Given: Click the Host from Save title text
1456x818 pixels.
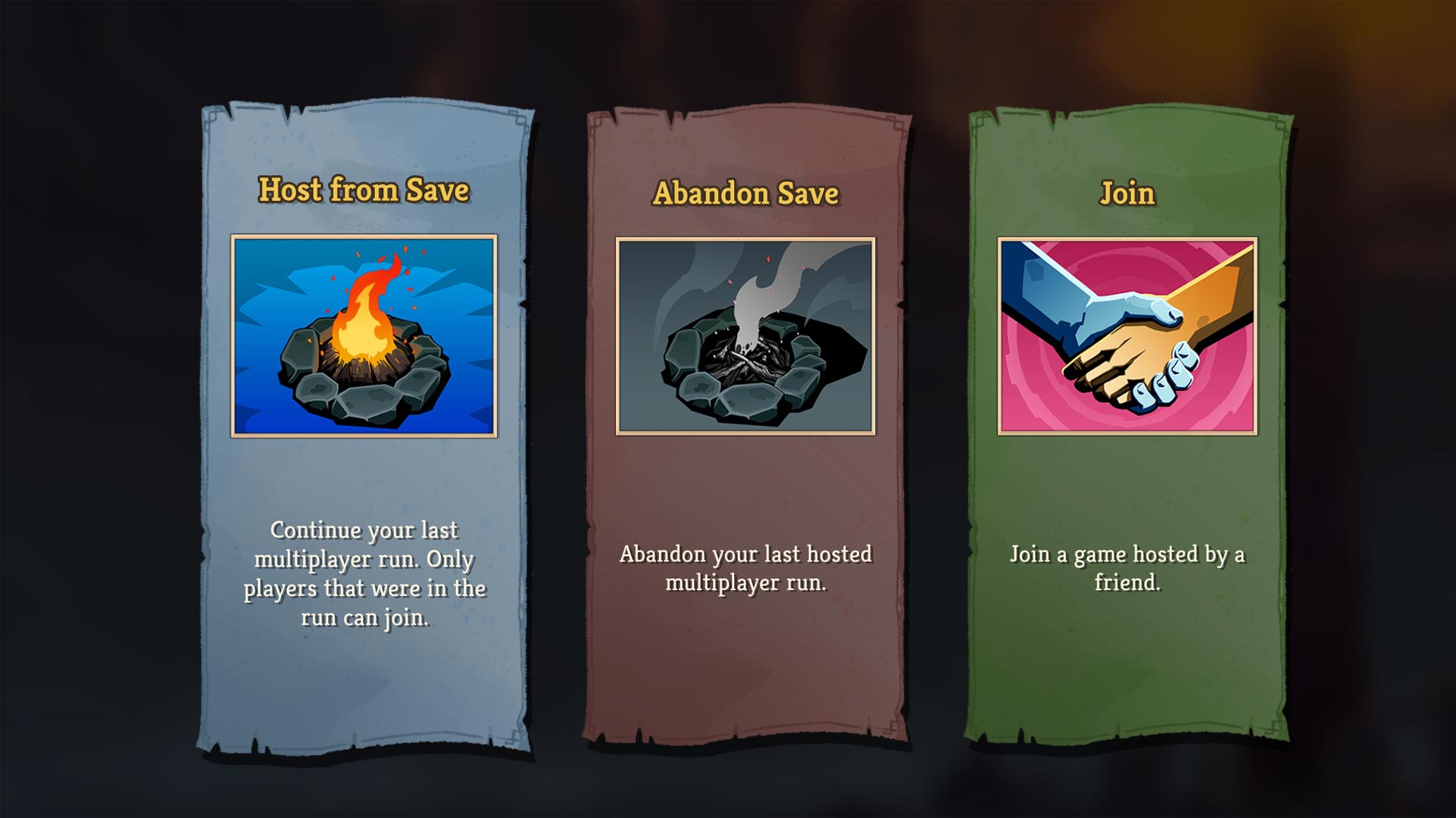Looking at the screenshot, I should pyautogui.click(x=364, y=192).
